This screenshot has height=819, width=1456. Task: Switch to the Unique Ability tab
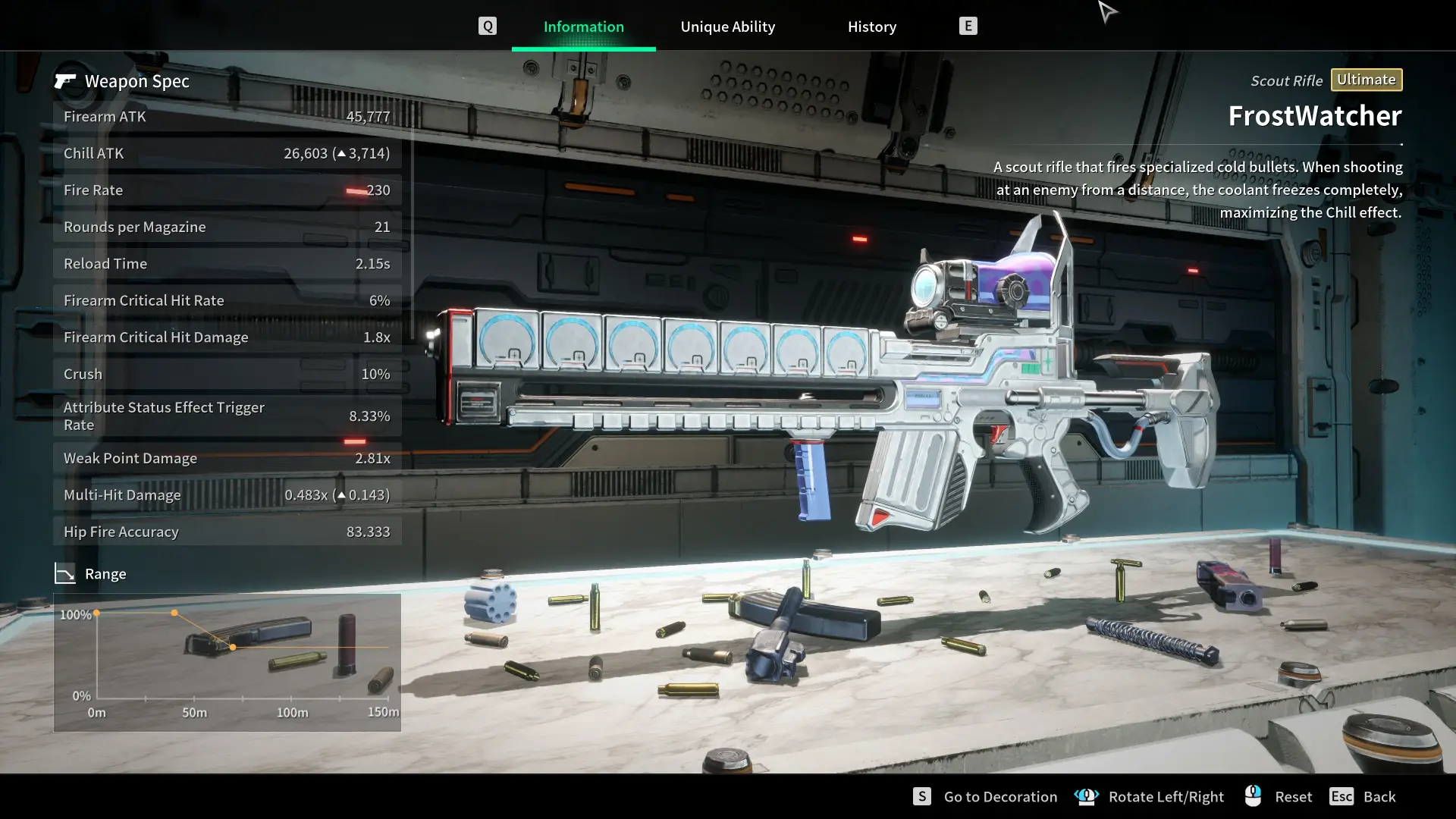click(727, 26)
